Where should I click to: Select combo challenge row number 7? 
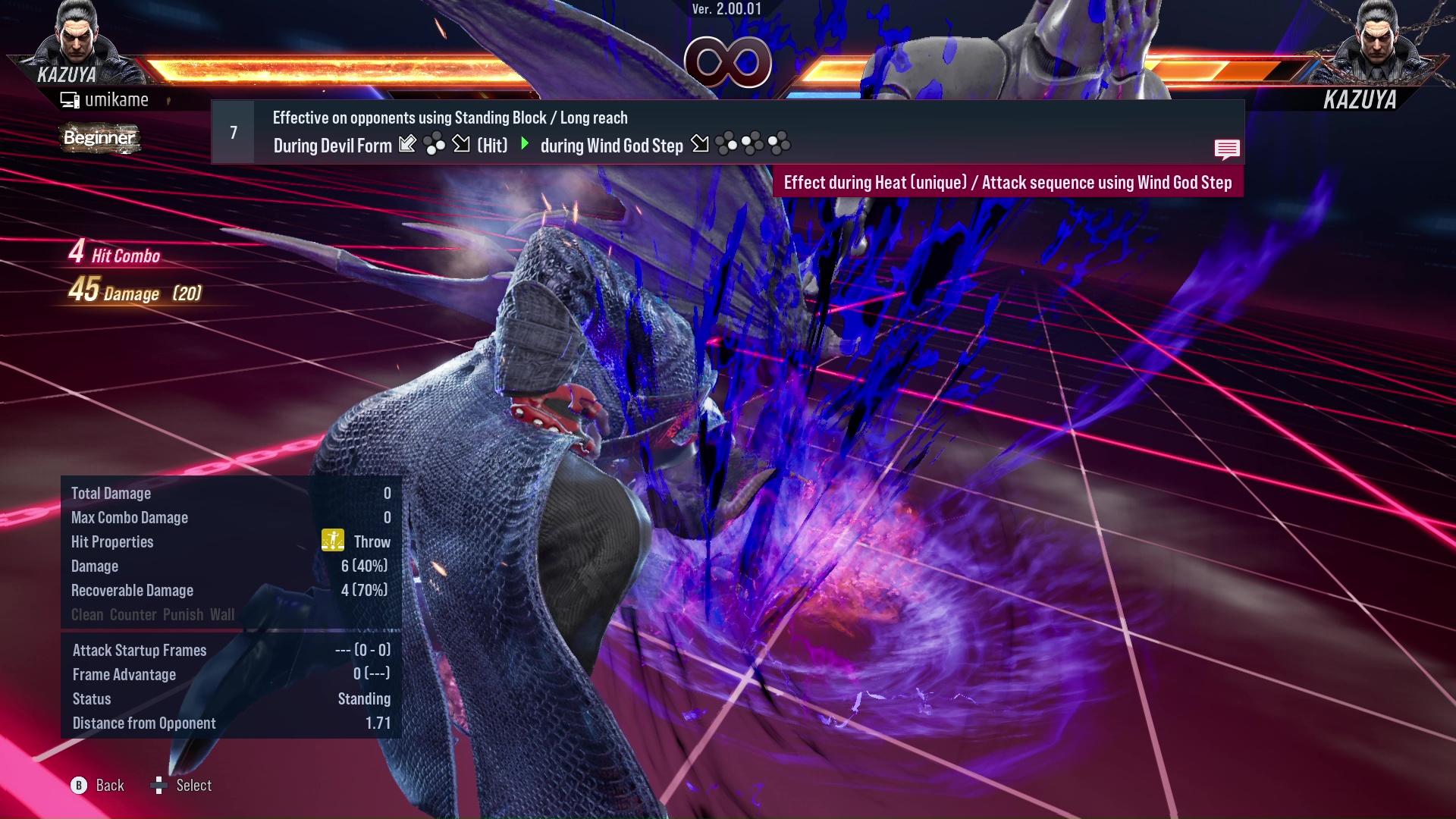234,133
